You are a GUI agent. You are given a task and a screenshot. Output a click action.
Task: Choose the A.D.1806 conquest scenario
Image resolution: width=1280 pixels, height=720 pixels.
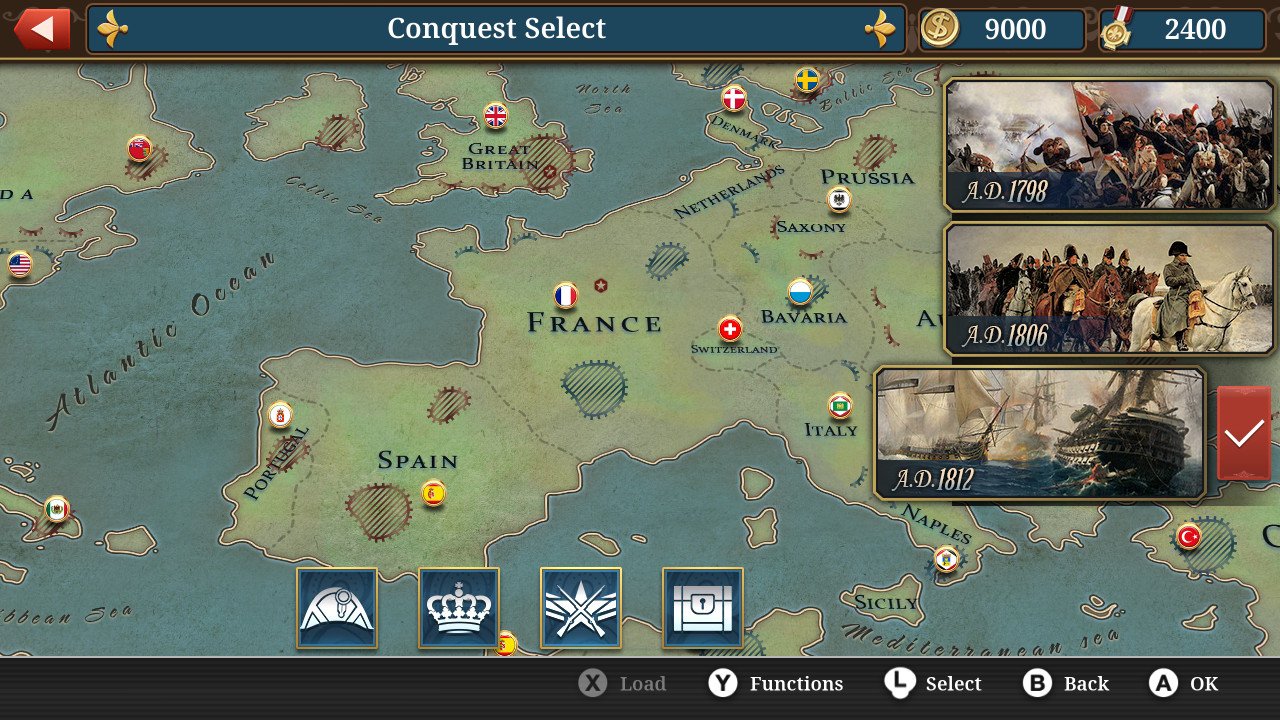pos(1109,288)
